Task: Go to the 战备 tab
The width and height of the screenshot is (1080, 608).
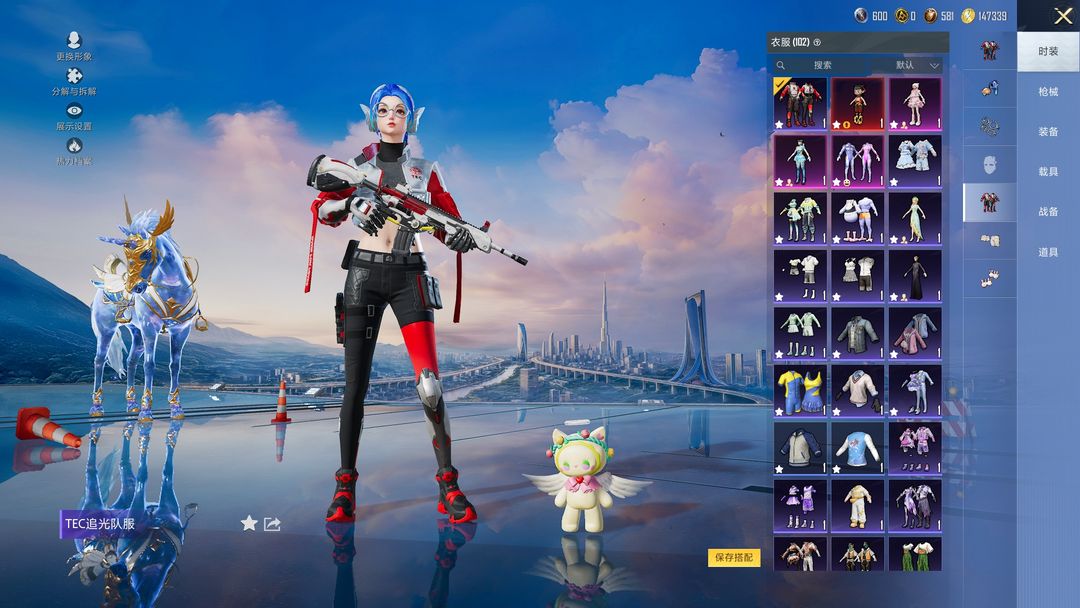Action: point(1048,212)
